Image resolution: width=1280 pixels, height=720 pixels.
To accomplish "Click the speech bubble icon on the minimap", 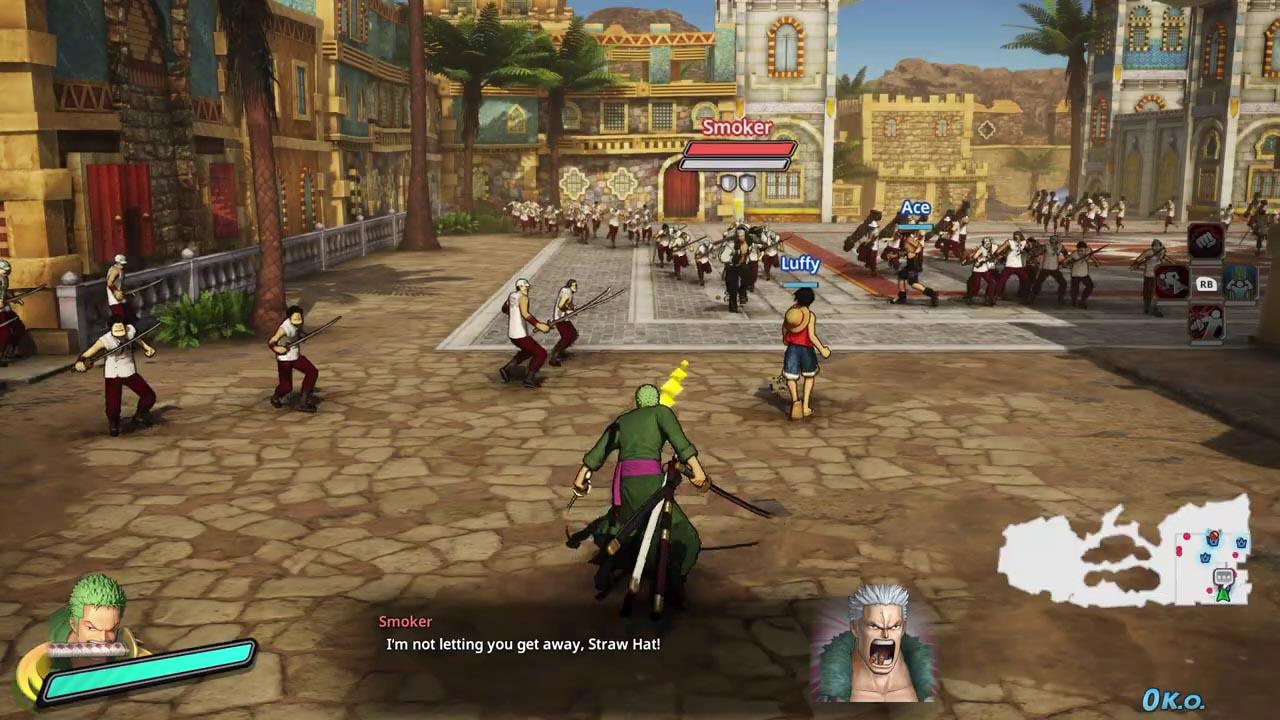I will [x=1223, y=576].
